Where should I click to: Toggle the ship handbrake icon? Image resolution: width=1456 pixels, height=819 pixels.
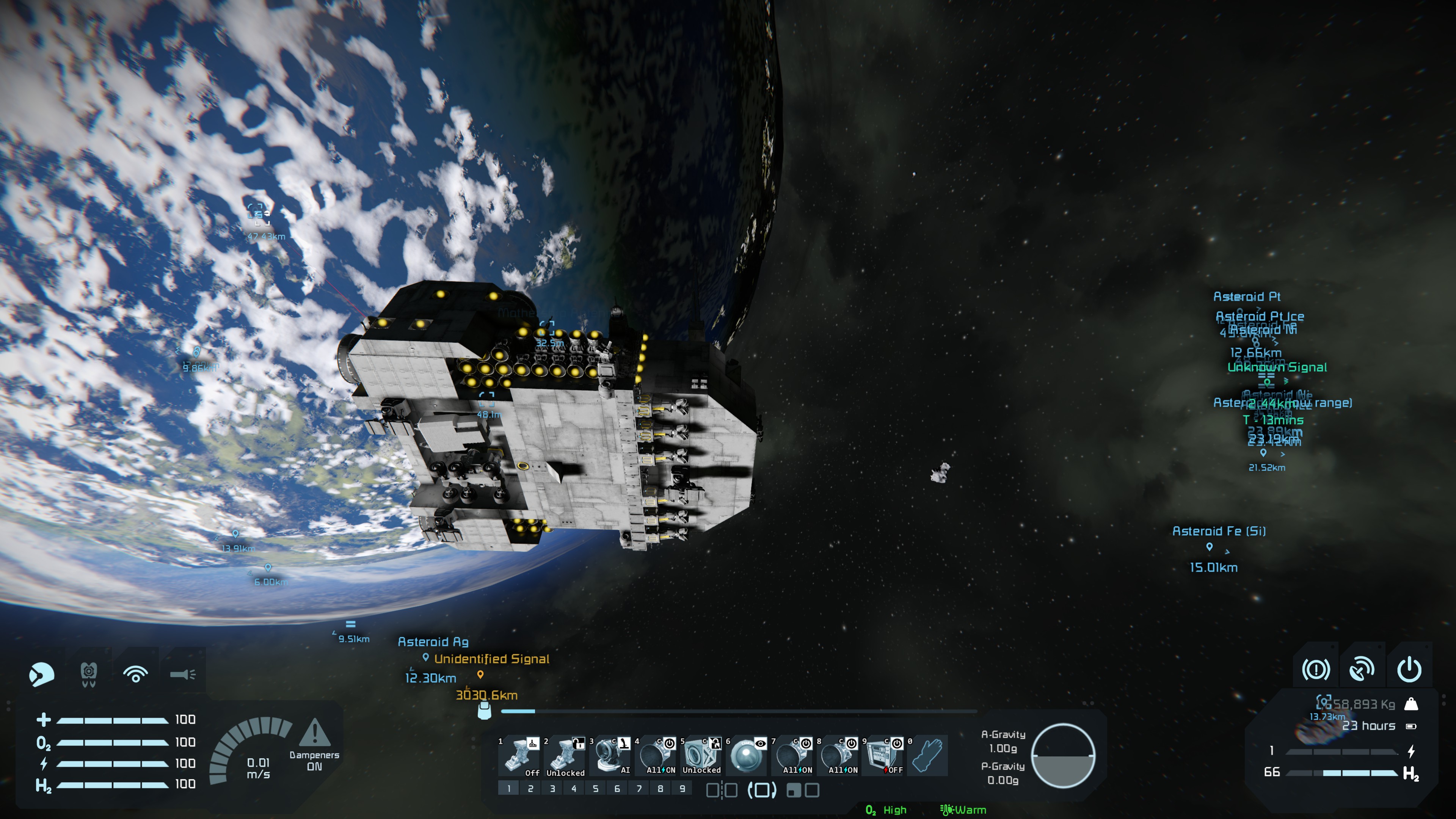[x=1315, y=670]
